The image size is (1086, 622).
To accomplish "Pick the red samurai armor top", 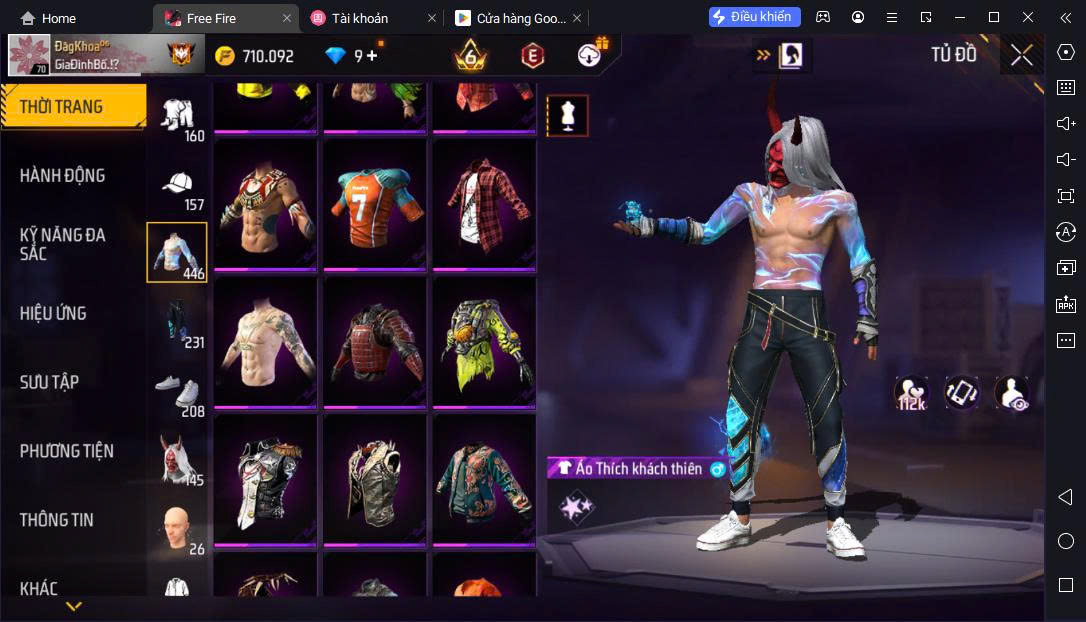I will click(x=375, y=342).
